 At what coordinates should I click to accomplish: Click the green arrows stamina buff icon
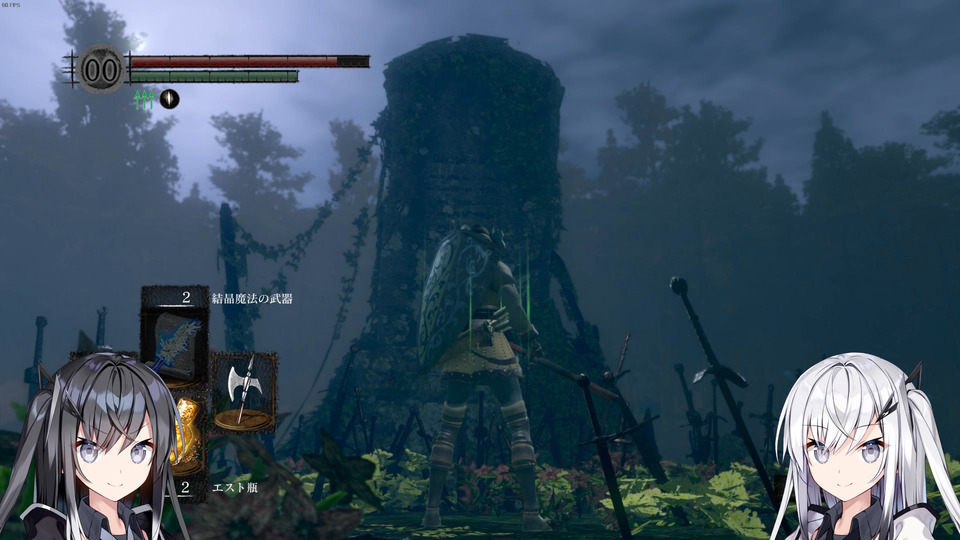tap(143, 98)
